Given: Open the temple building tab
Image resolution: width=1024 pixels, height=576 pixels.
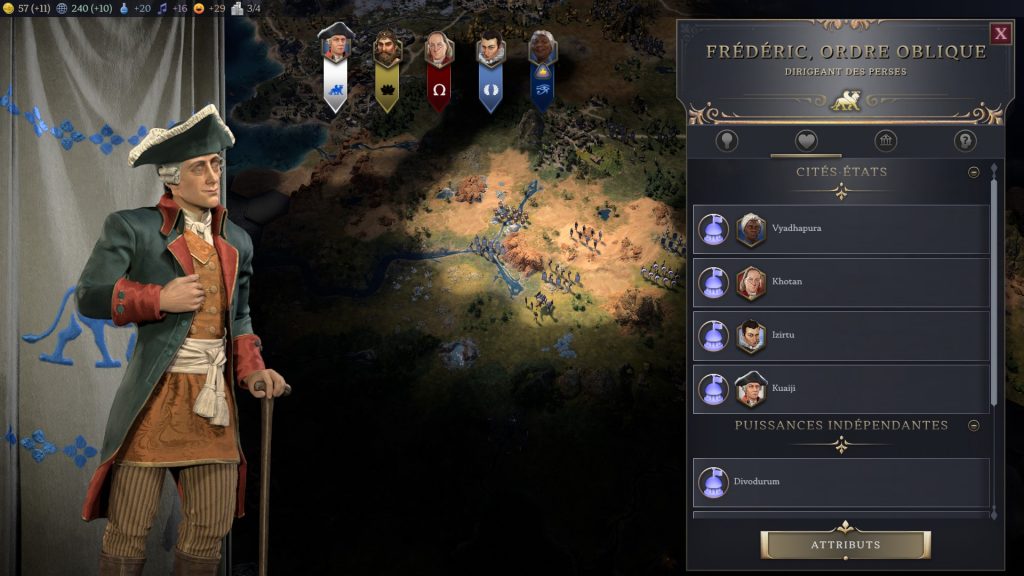Looking at the screenshot, I should point(885,141).
